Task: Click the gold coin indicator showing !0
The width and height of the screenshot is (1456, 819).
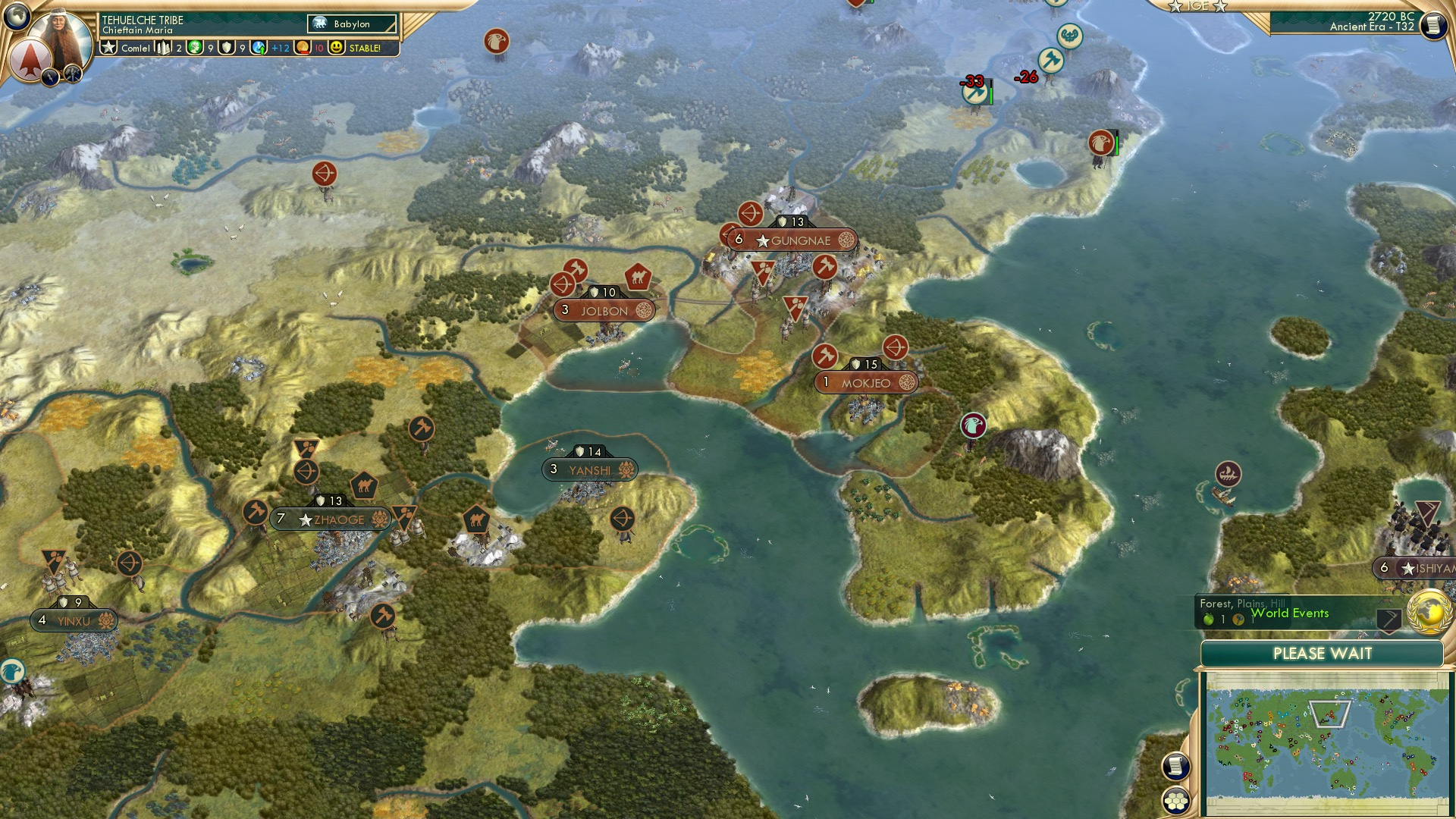Action: [x=302, y=49]
